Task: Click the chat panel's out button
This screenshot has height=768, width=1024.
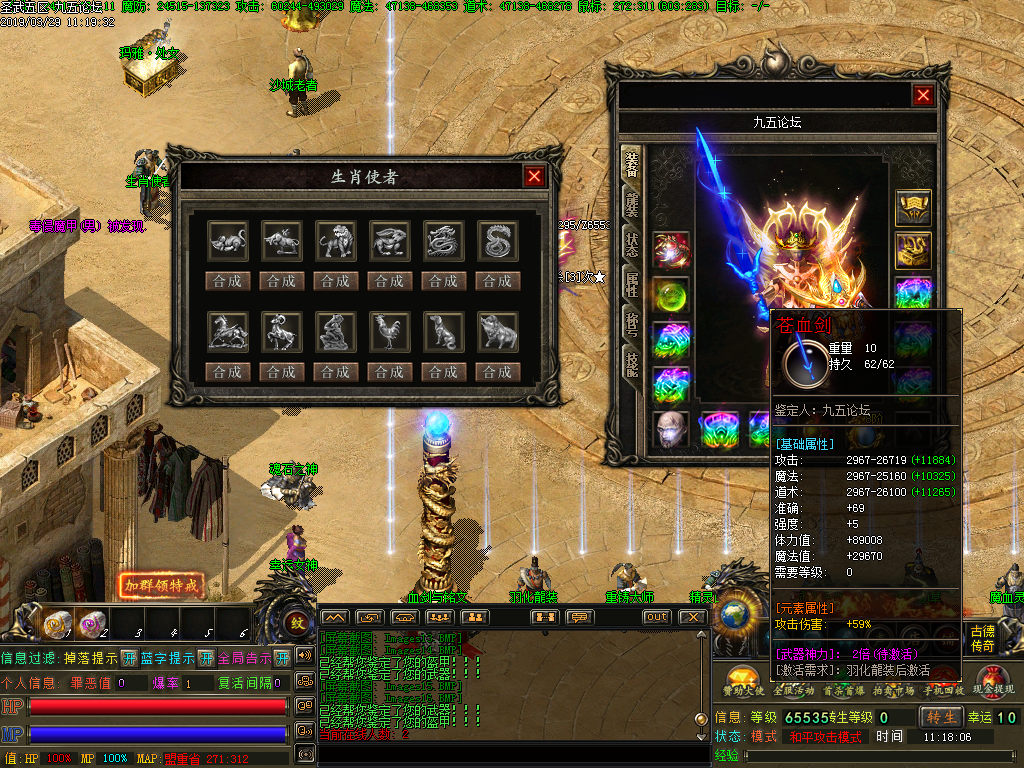Action: pyautogui.click(x=656, y=617)
